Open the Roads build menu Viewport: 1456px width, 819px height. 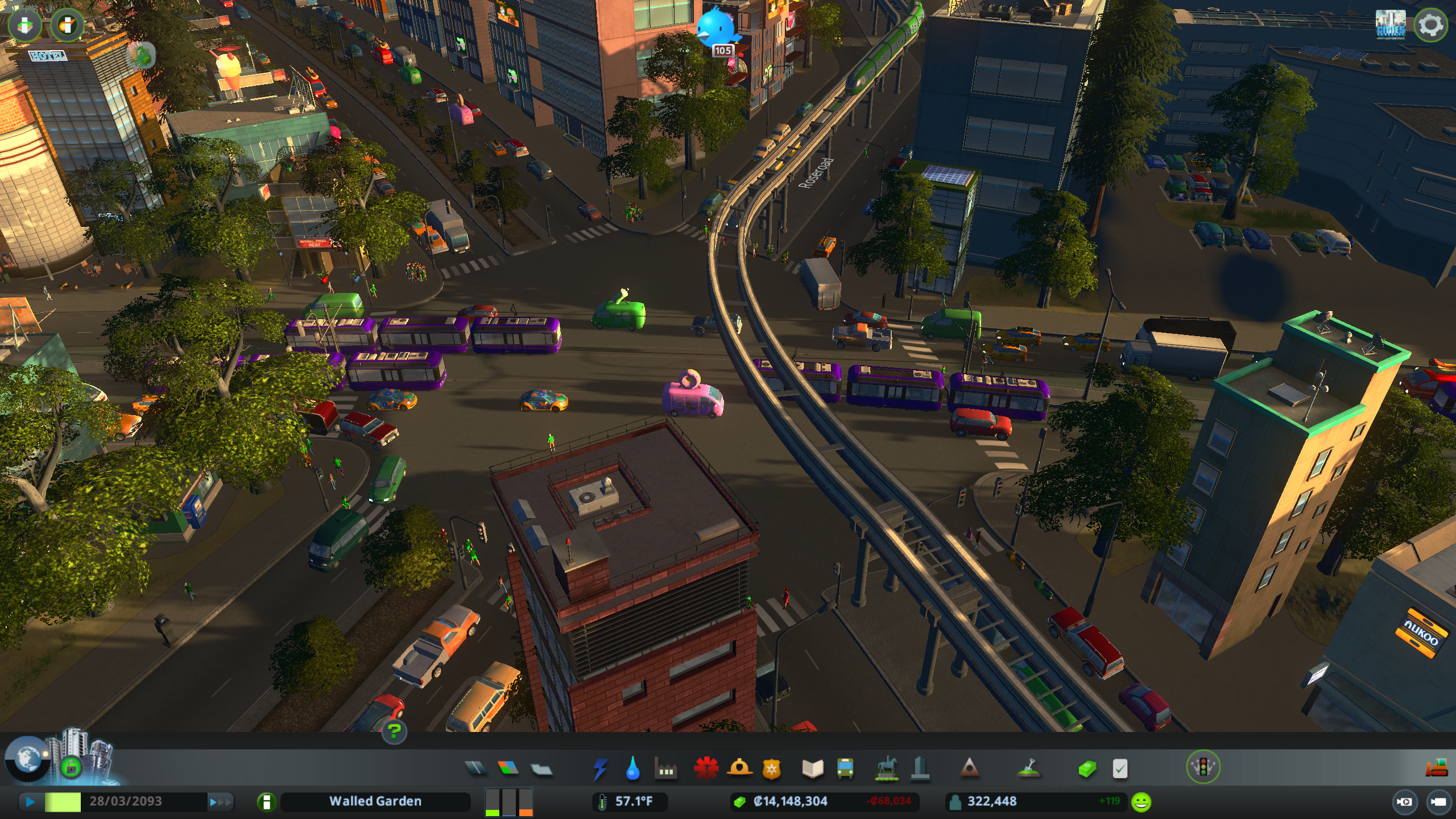tap(475, 768)
